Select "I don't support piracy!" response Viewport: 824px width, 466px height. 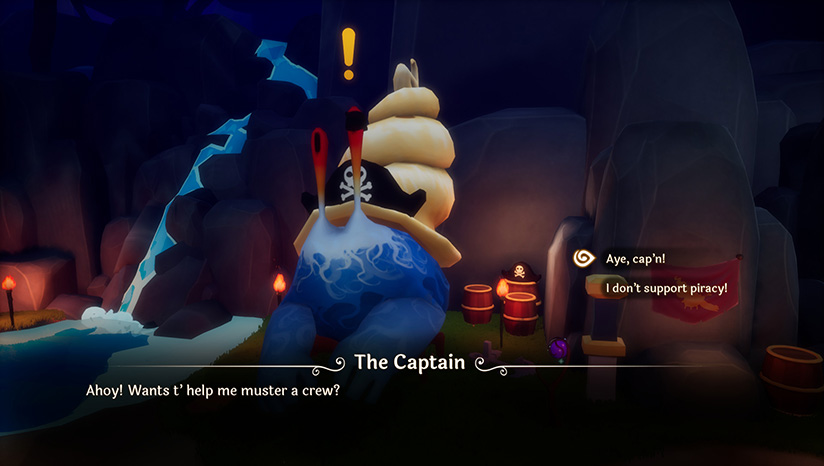666,288
